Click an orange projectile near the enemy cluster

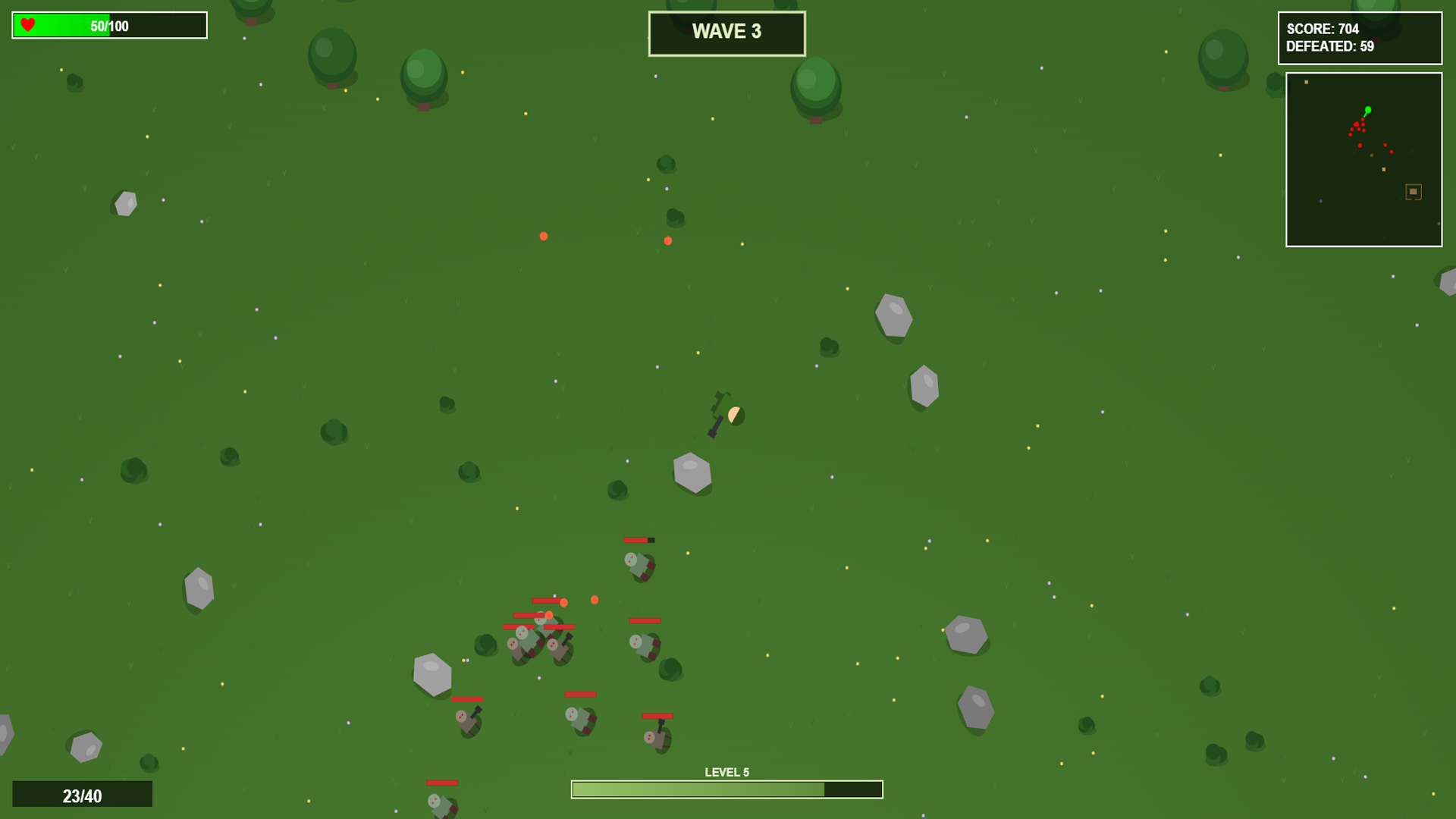click(x=595, y=599)
